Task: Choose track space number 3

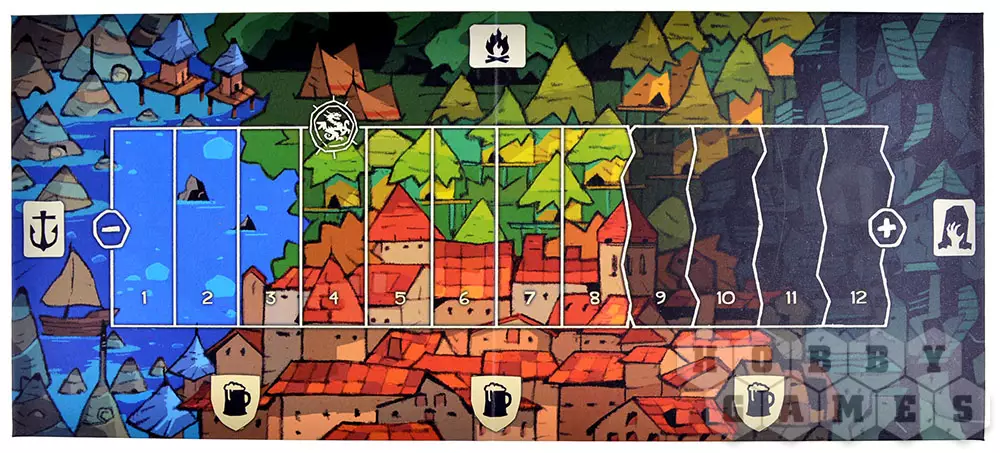Action: point(271,226)
